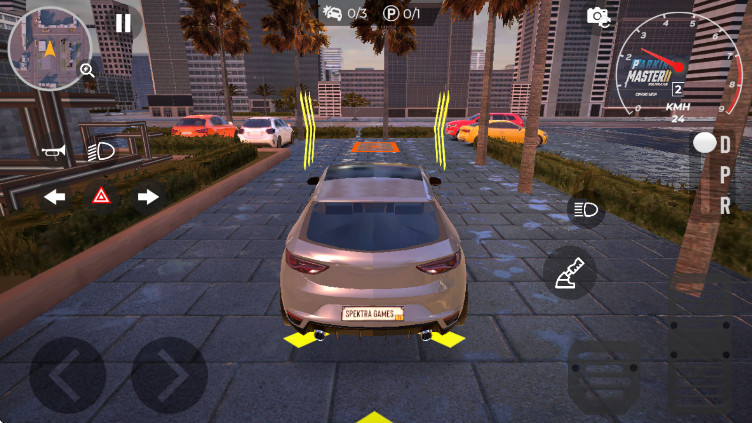Steer right with the right chevron
The height and width of the screenshot is (423, 752).
[169, 375]
